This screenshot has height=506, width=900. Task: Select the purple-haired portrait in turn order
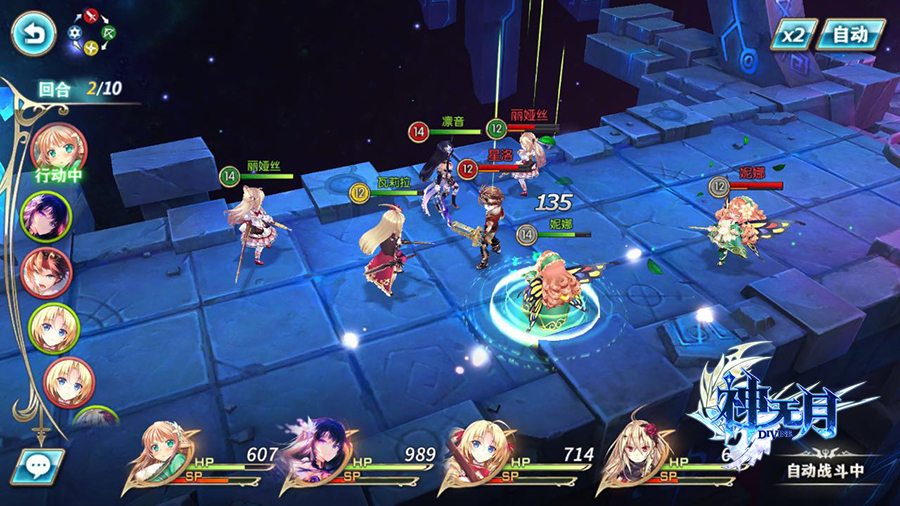[x=46, y=214]
